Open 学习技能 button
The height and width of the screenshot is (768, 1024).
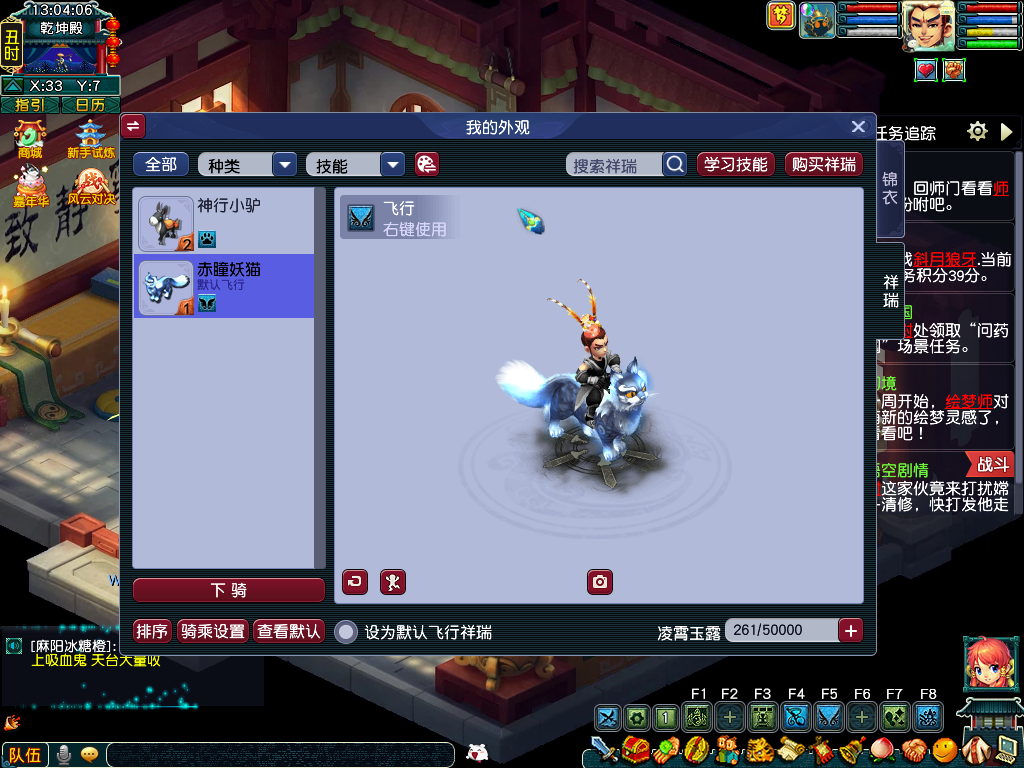(735, 165)
